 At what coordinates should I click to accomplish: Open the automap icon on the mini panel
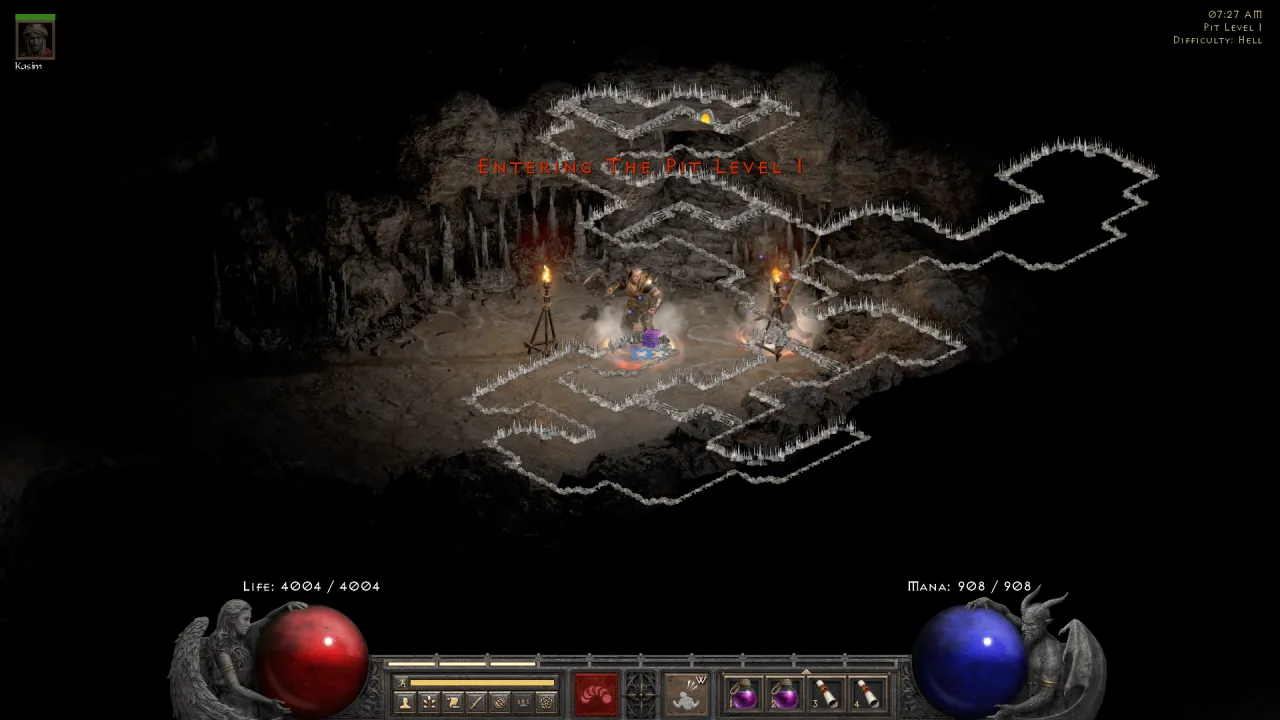502,701
